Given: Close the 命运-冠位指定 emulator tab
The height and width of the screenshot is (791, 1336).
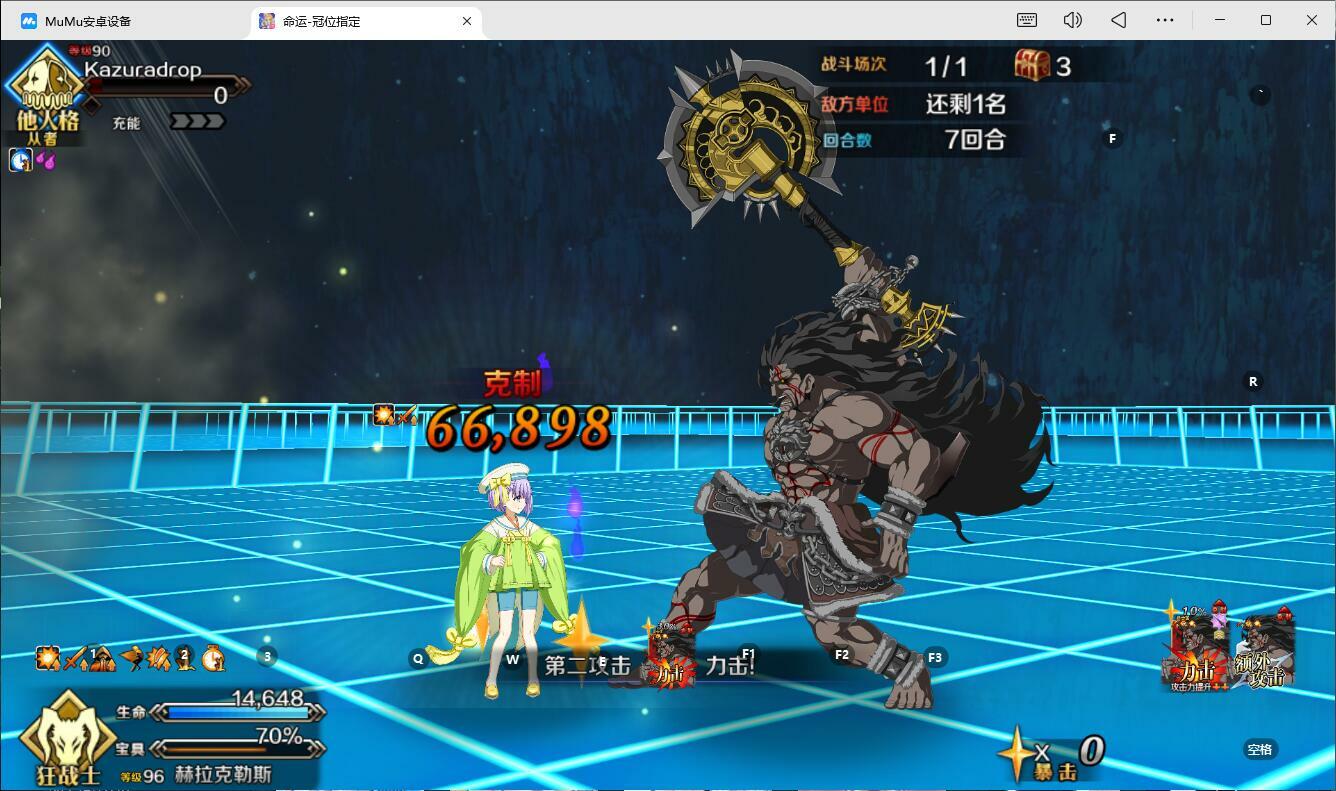Looking at the screenshot, I should pos(466,21).
